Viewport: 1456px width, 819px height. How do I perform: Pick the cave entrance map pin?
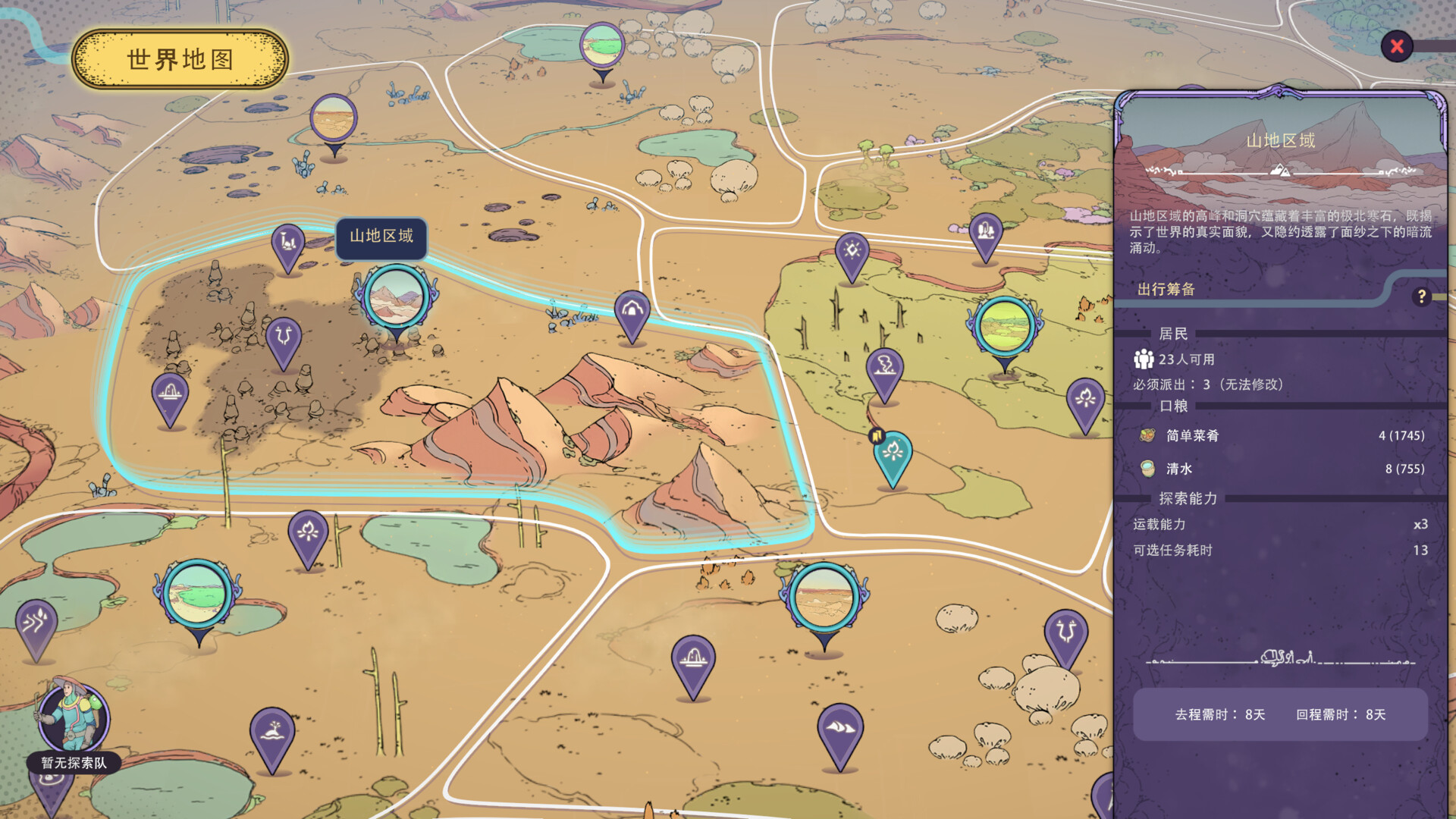[632, 310]
